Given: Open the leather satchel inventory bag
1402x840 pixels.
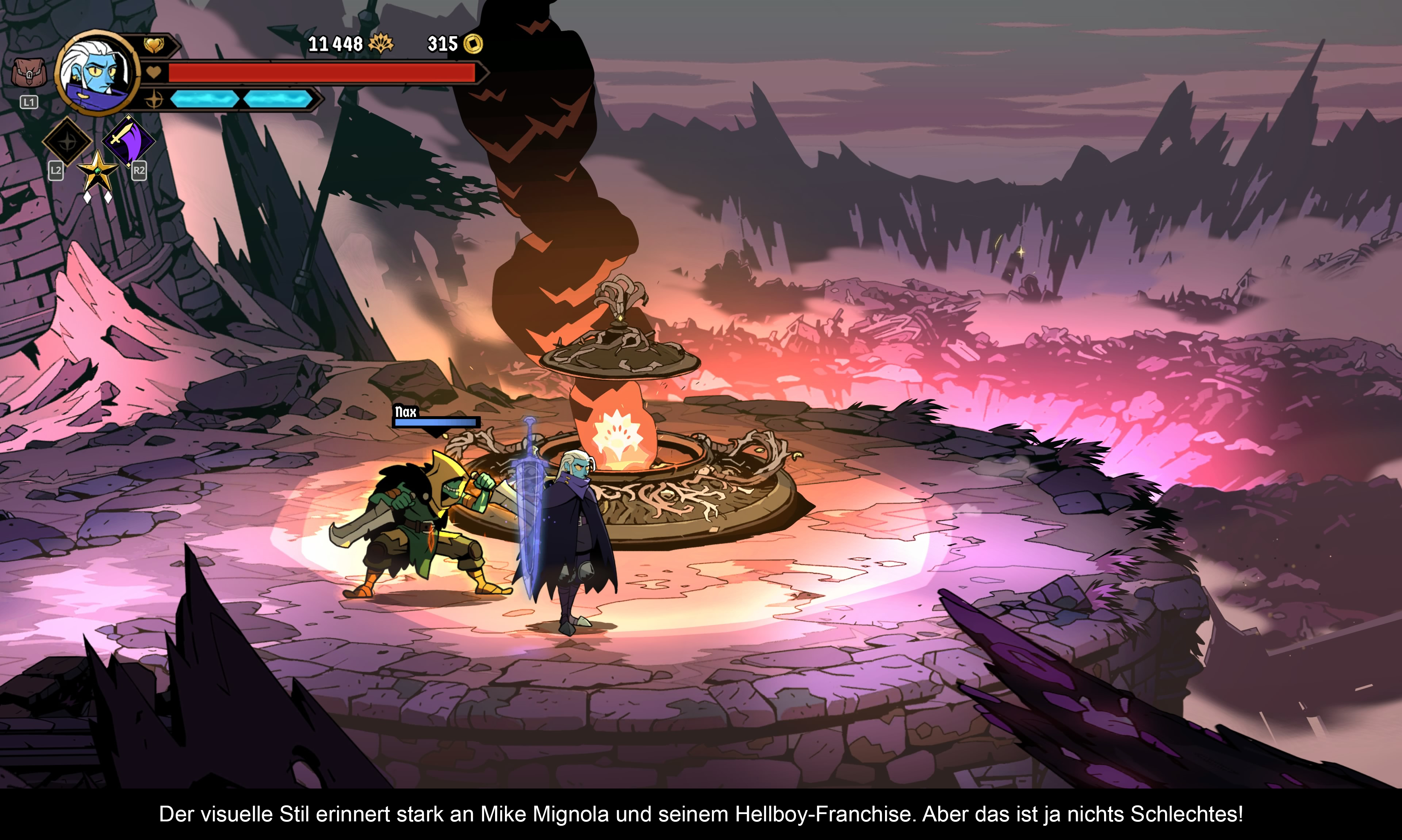Looking at the screenshot, I should tap(28, 73).
